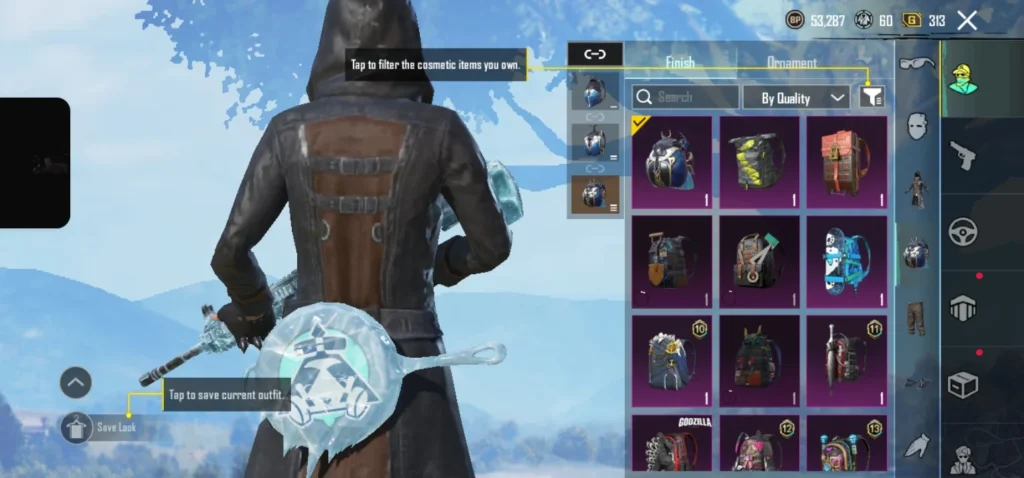The image size is (1024, 478).
Task: Open the glasses accessory category
Action: [915, 65]
